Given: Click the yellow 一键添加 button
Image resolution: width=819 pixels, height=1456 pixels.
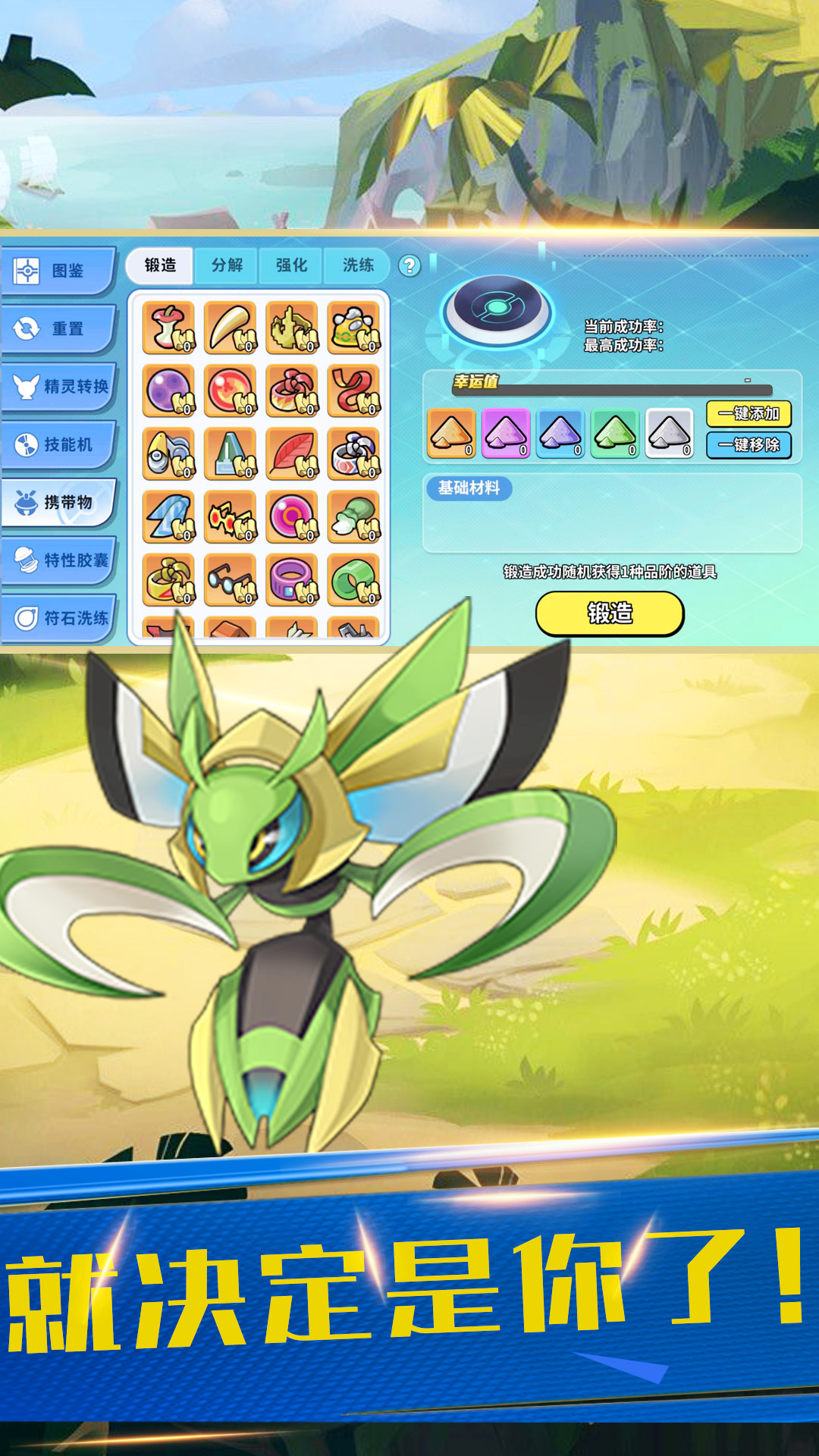Looking at the screenshot, I should coord(748,414).
